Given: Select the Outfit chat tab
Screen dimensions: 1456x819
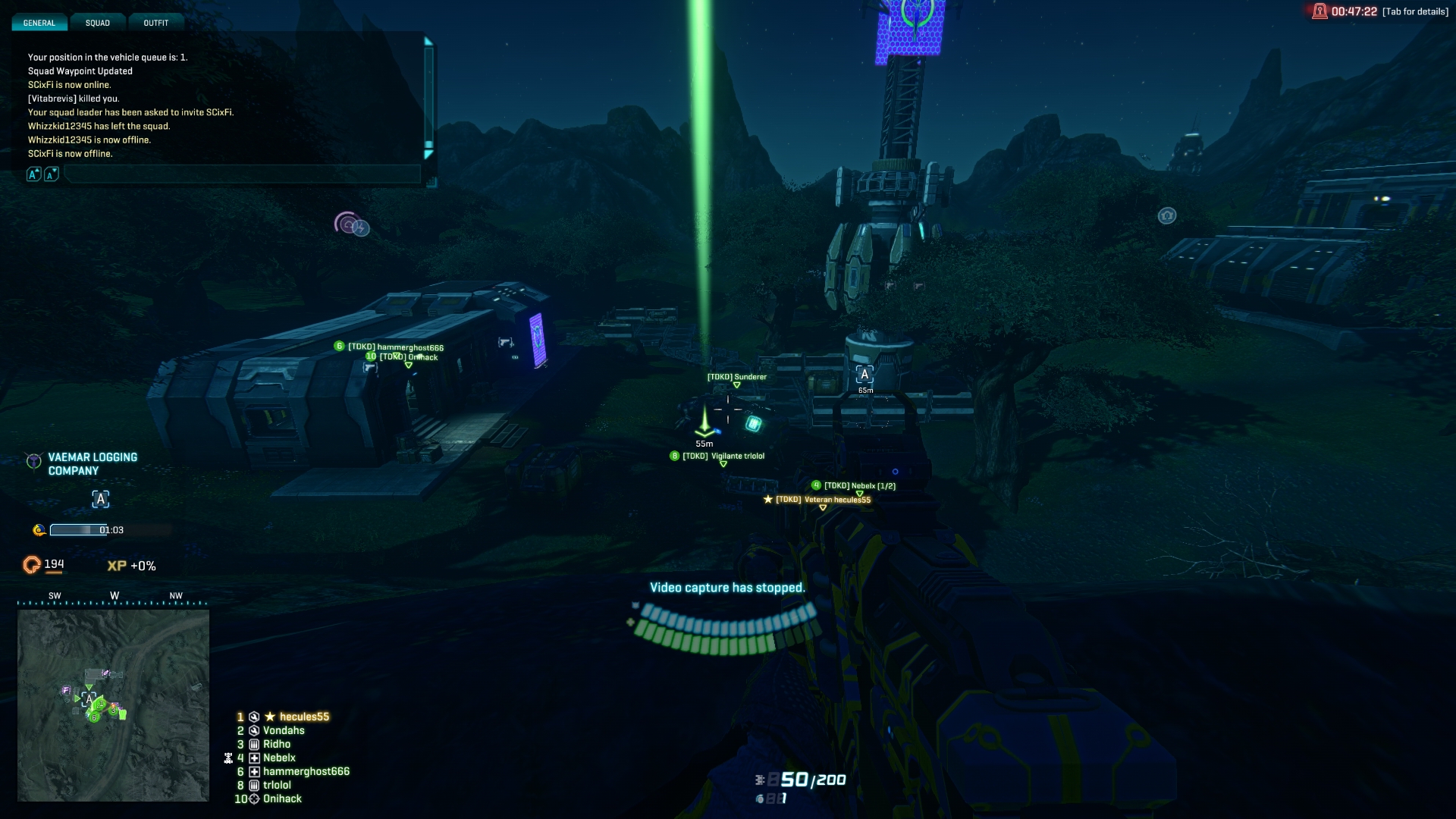Looking at the screenshot, I should tap(156, 23).
